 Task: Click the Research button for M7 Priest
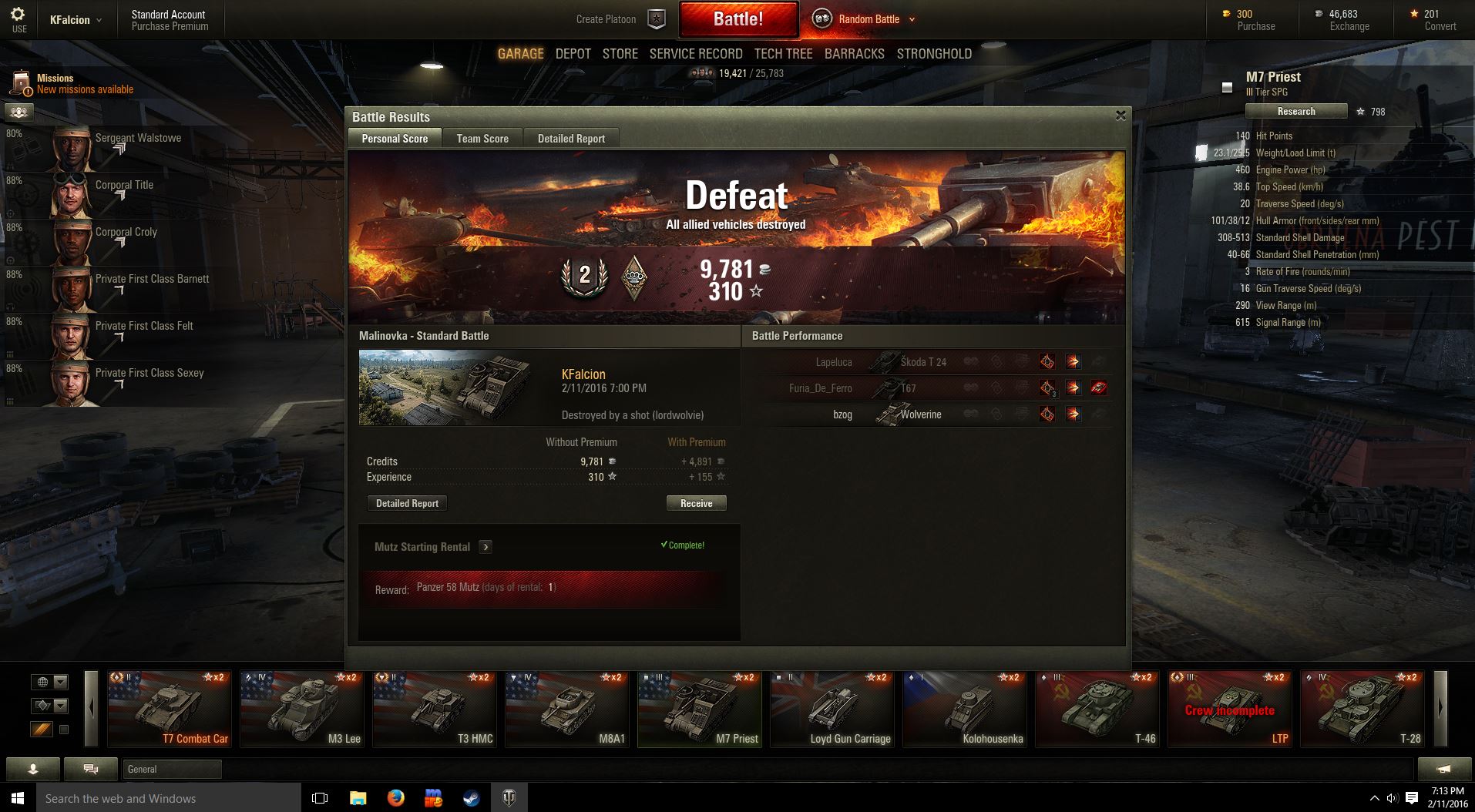pyautogui.click(x=1296, y=112)
